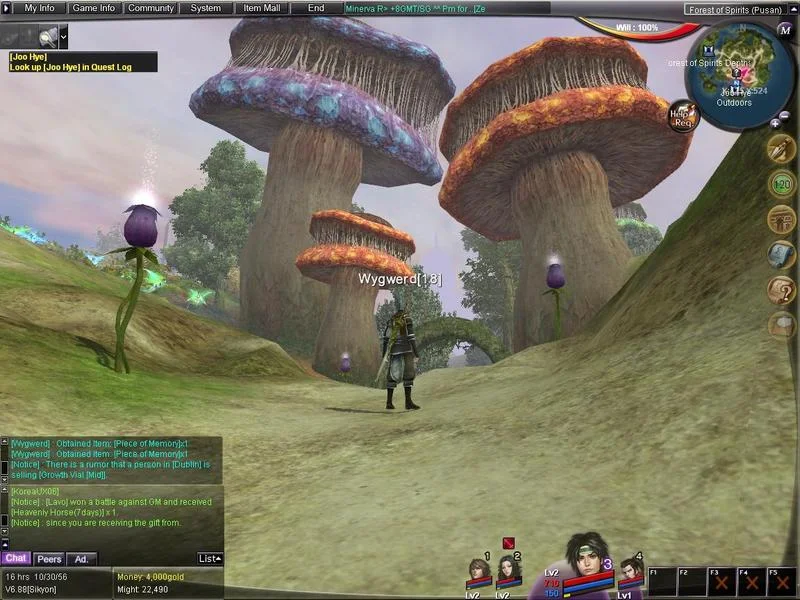This screenshot has height=600, width=800.
Task: Select the female party member portrait numbered 2
Action: coord(508,575)
